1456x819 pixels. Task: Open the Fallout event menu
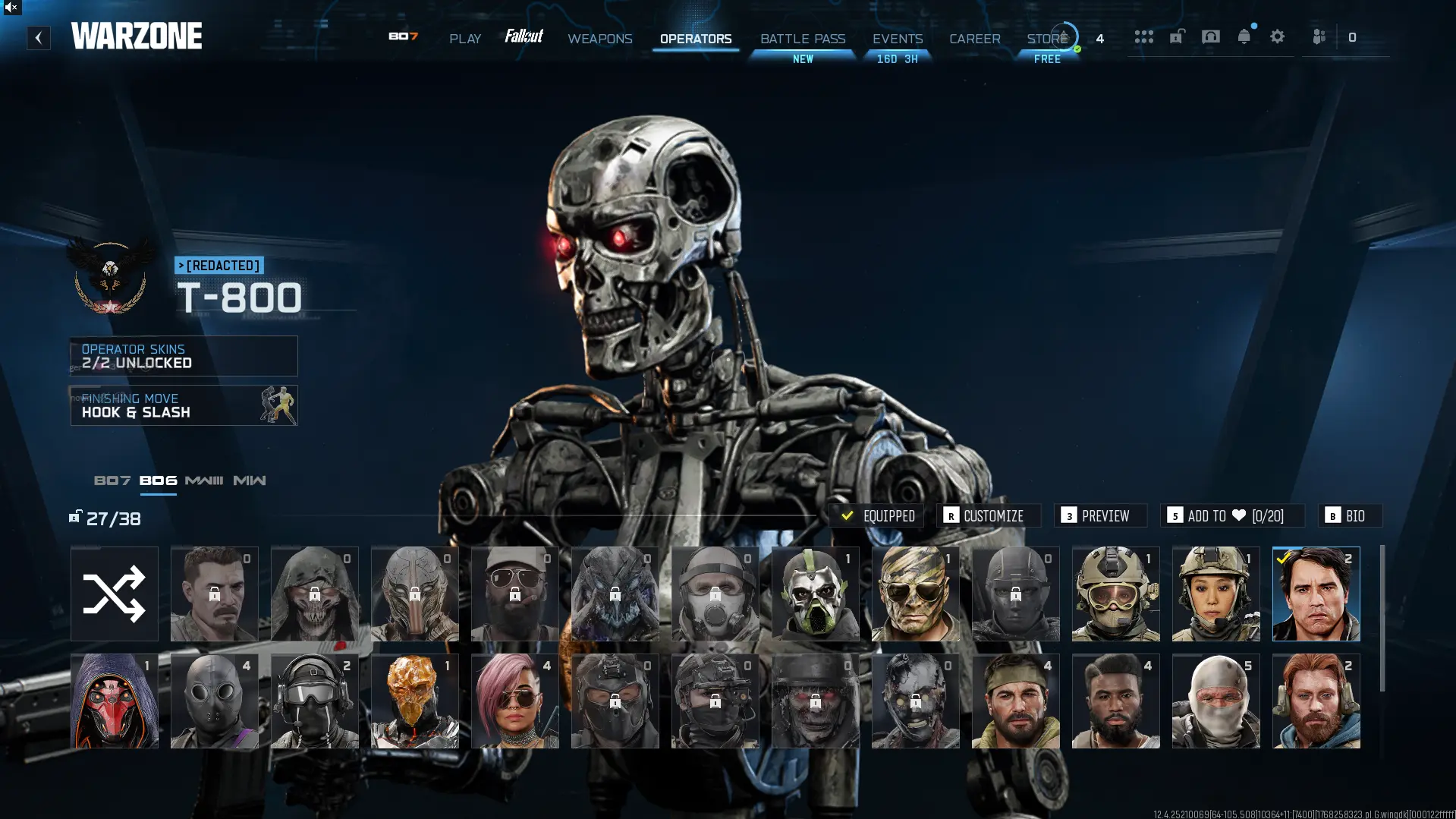coord(525,36)
